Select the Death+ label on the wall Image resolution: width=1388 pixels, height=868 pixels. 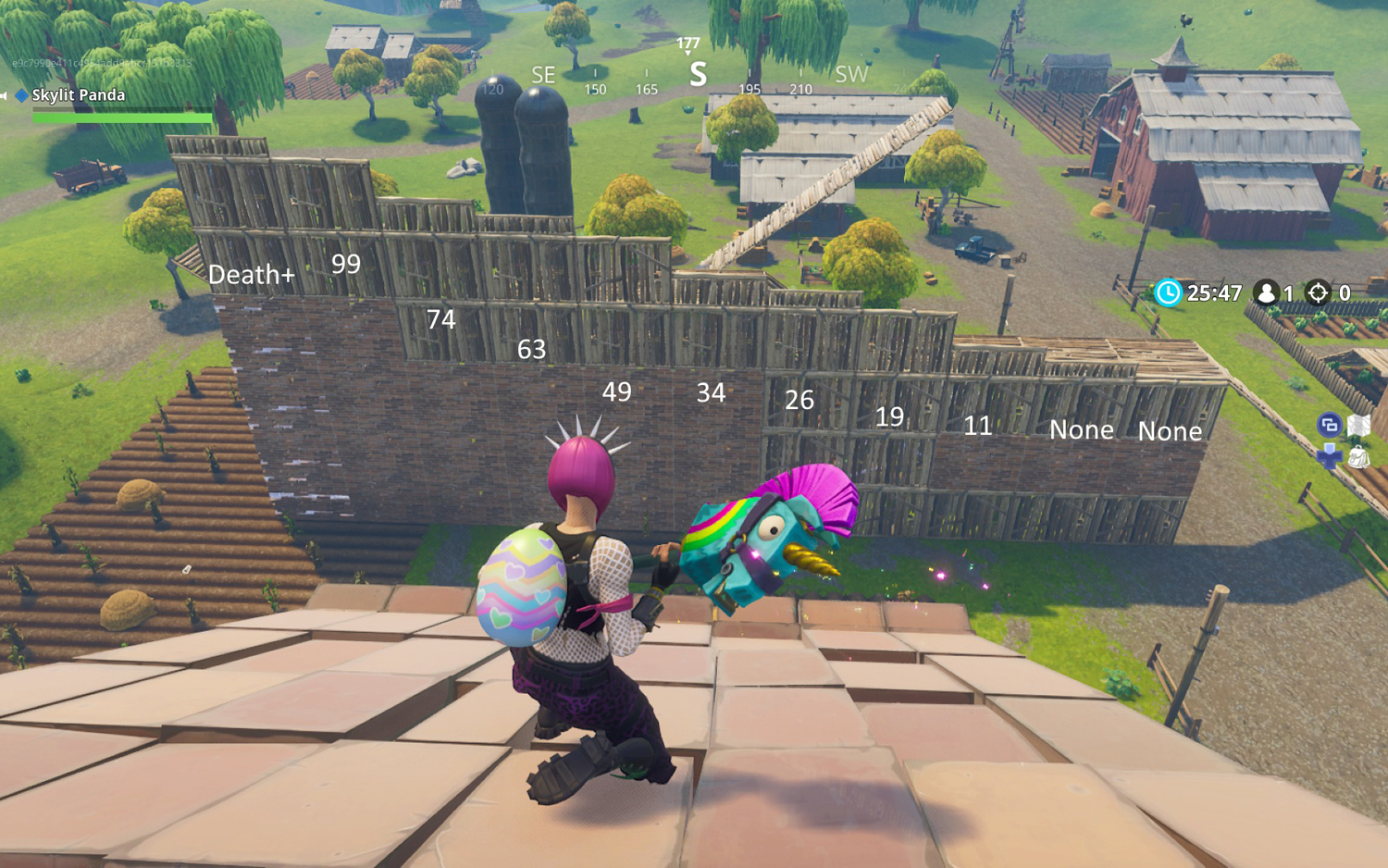coord(252,274)
